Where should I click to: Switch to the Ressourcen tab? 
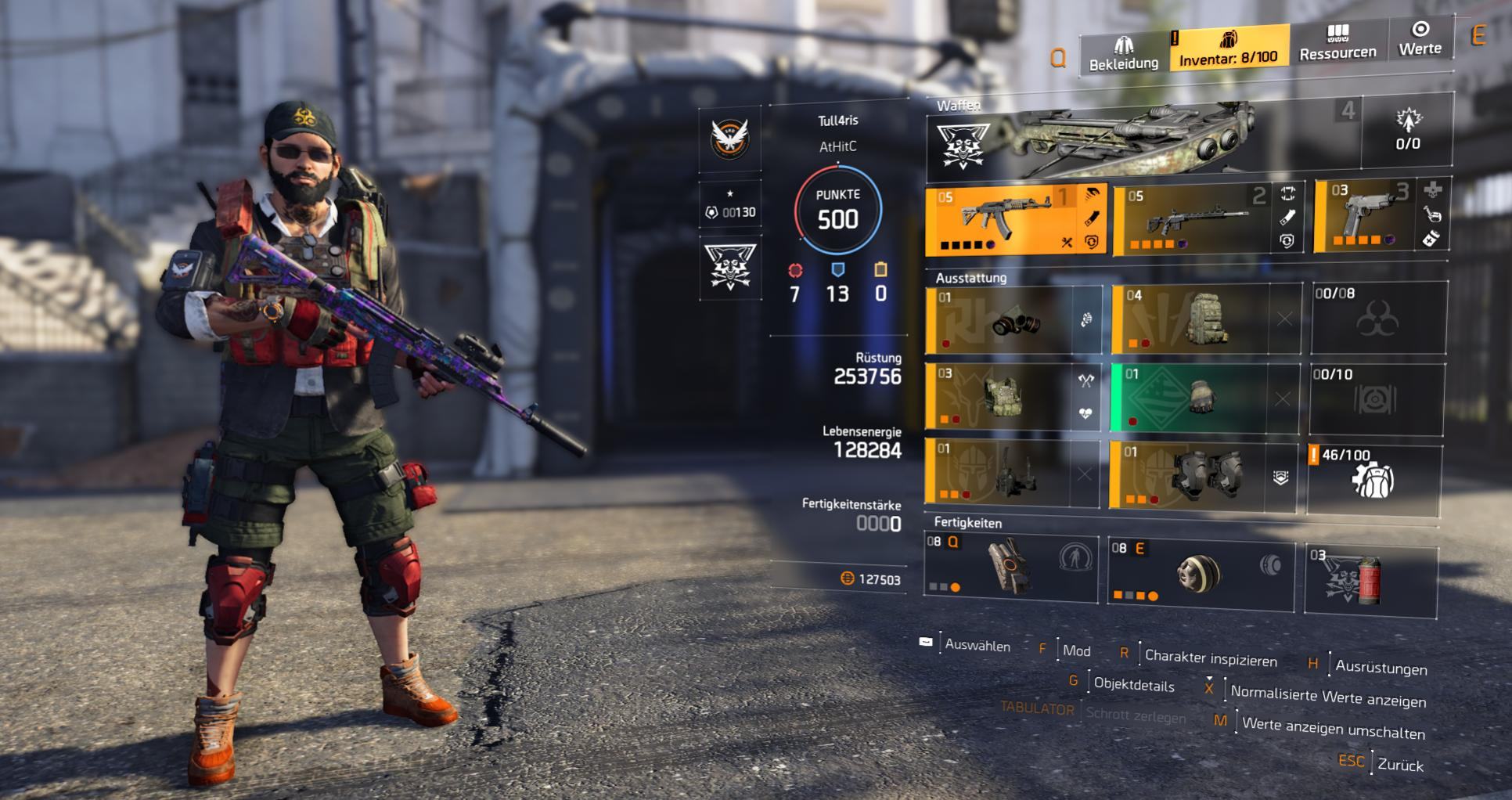pyautogui.click(x=1337, y=43)
